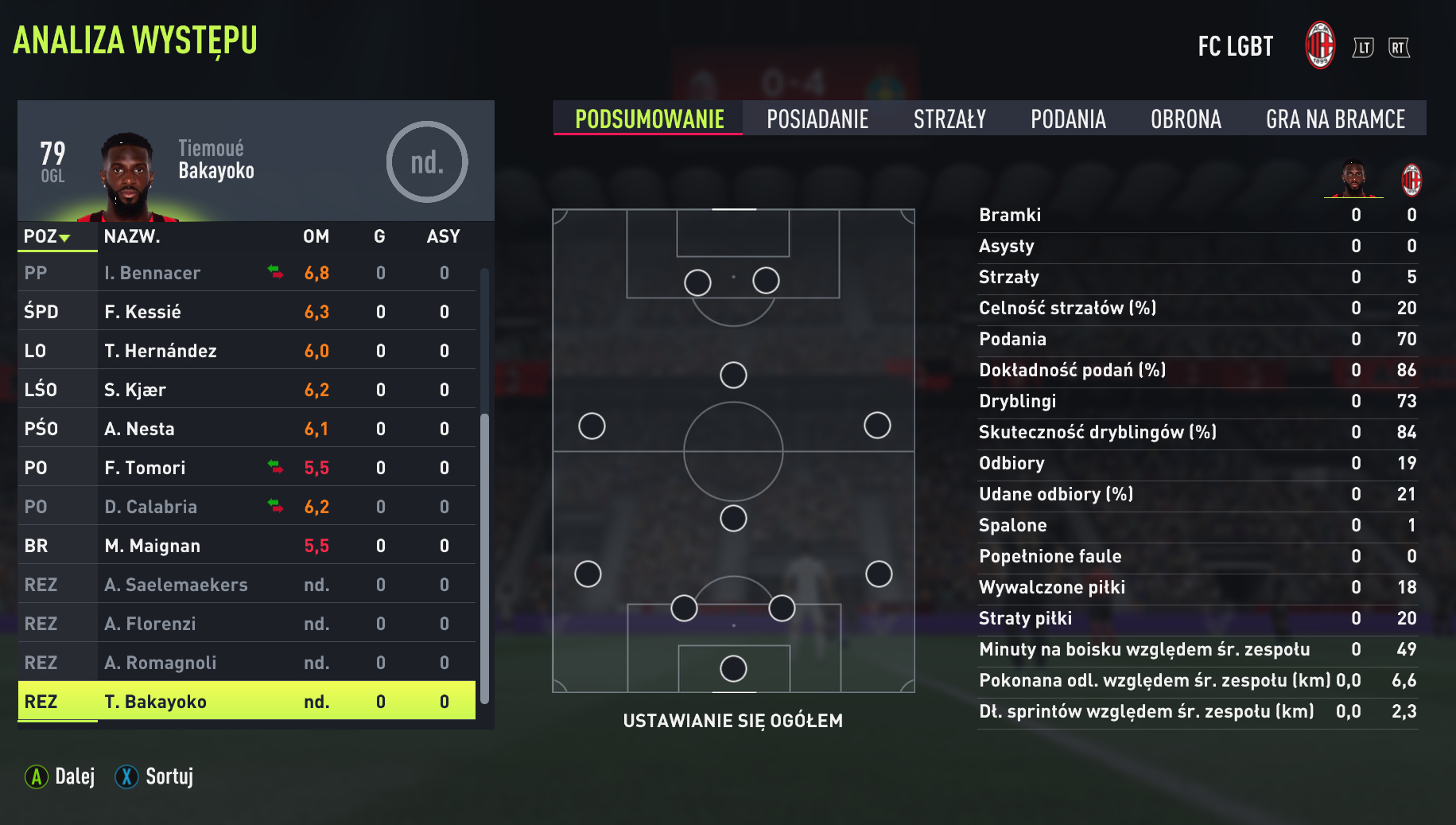Show the Podania statistics tab

pos(1068,119)
